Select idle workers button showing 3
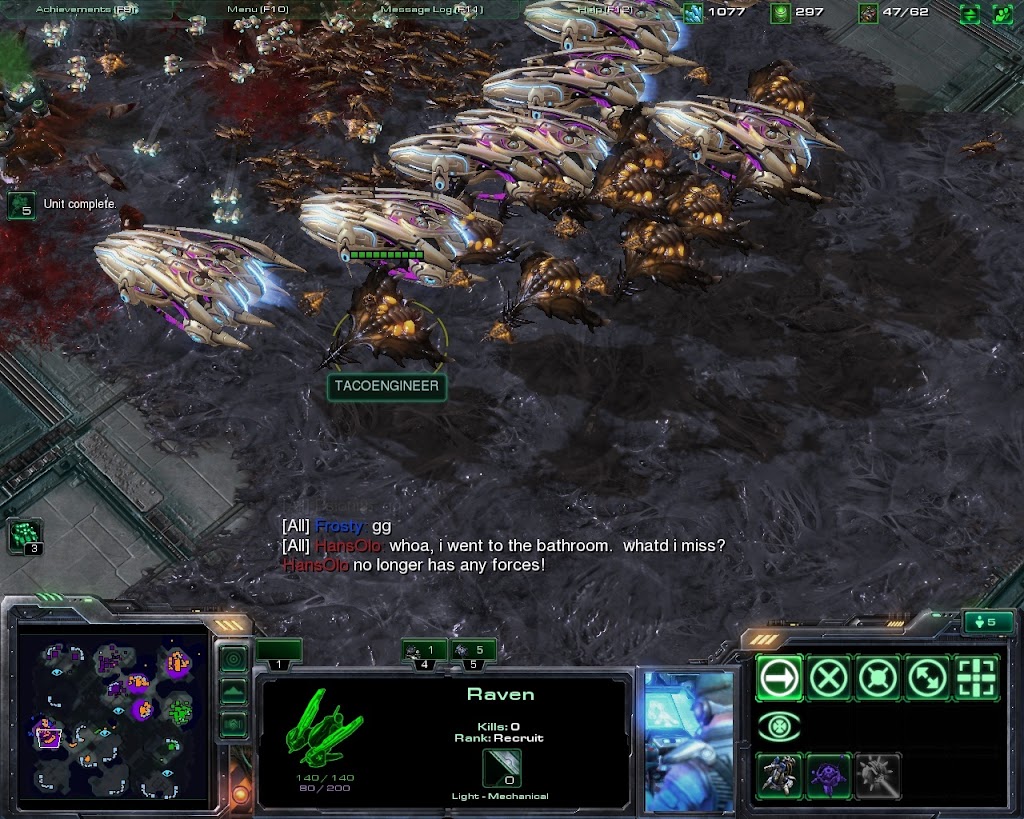The width and height of the screenshot is (1024, 819). [24, 537]
